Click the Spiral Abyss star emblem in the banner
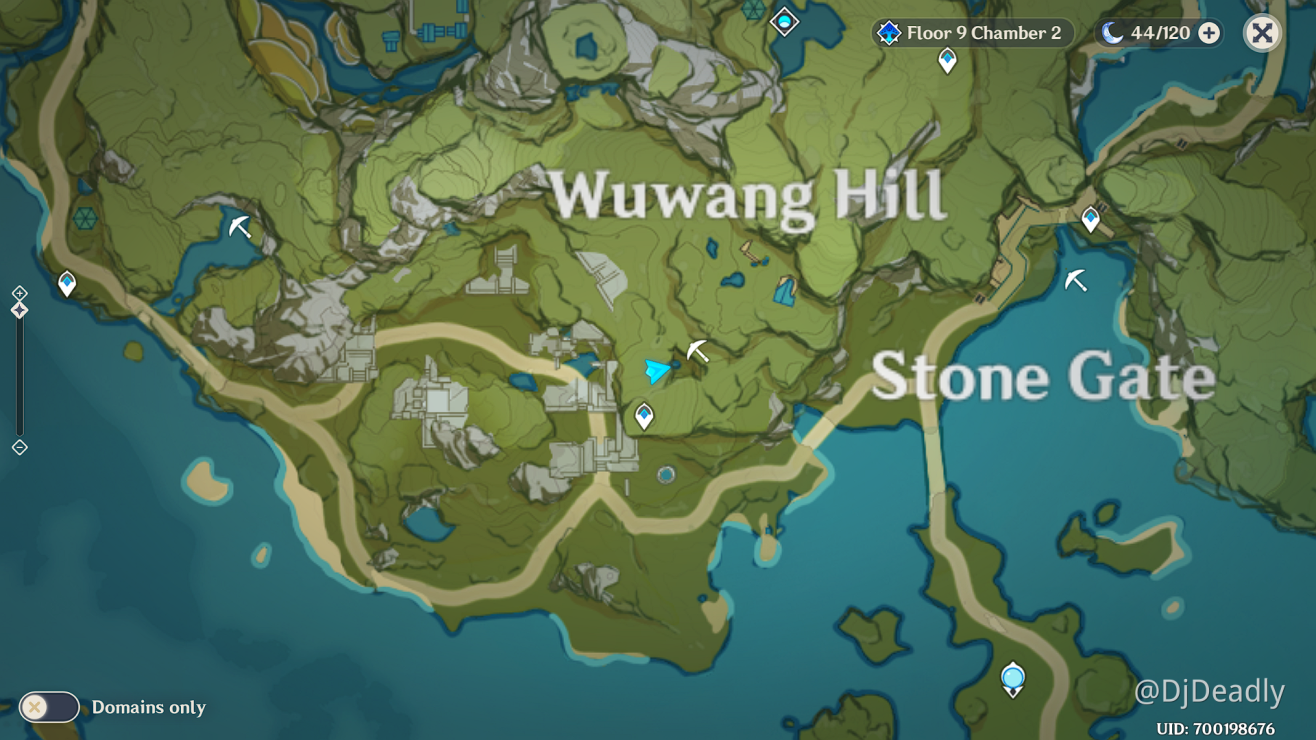 click(x=888, y=32)
